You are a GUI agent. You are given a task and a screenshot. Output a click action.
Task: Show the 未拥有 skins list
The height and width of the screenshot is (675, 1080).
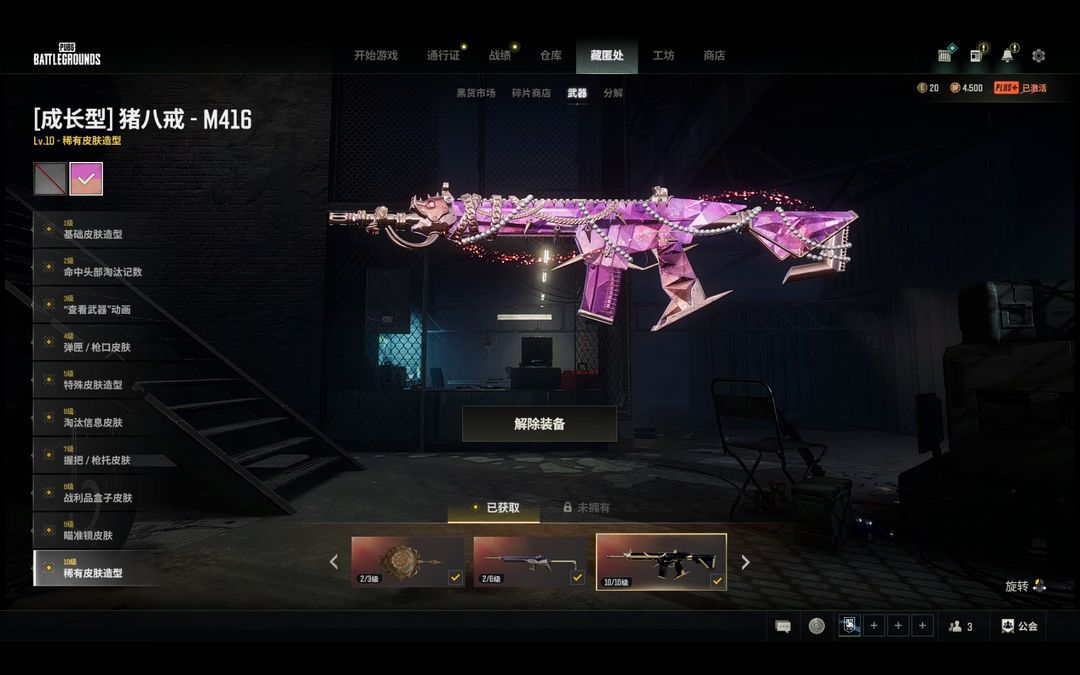[587, 508]
